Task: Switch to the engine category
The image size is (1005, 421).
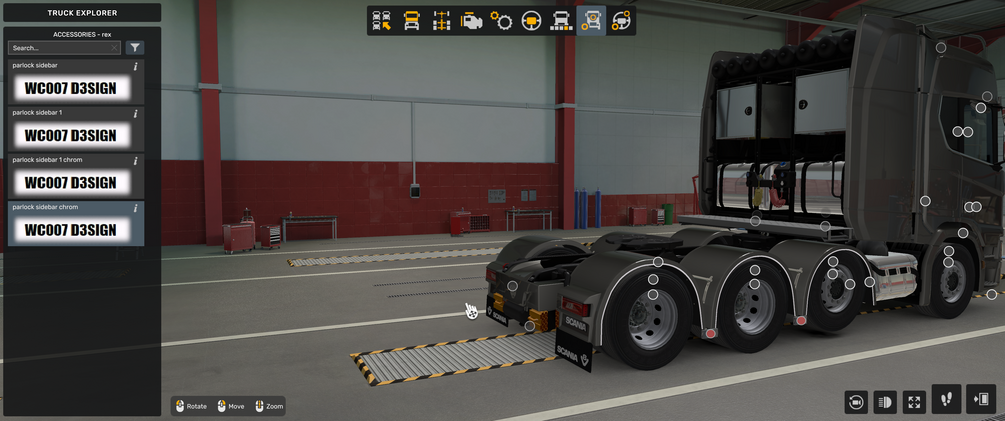Action: 471,20
